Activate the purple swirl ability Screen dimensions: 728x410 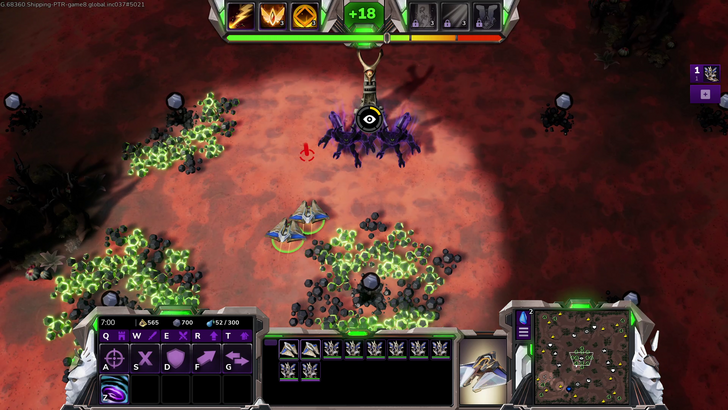[115, 388]
